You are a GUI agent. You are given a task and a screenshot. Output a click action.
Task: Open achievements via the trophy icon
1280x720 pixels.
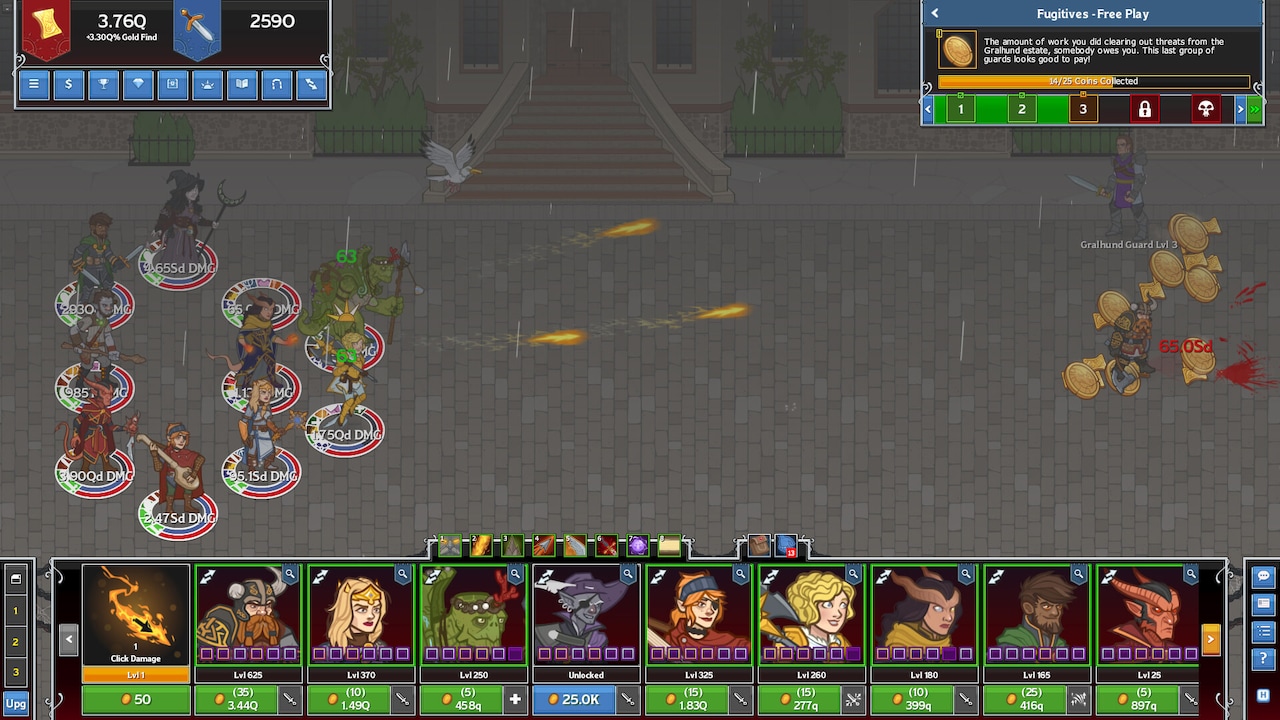click(x=103, y=85)
